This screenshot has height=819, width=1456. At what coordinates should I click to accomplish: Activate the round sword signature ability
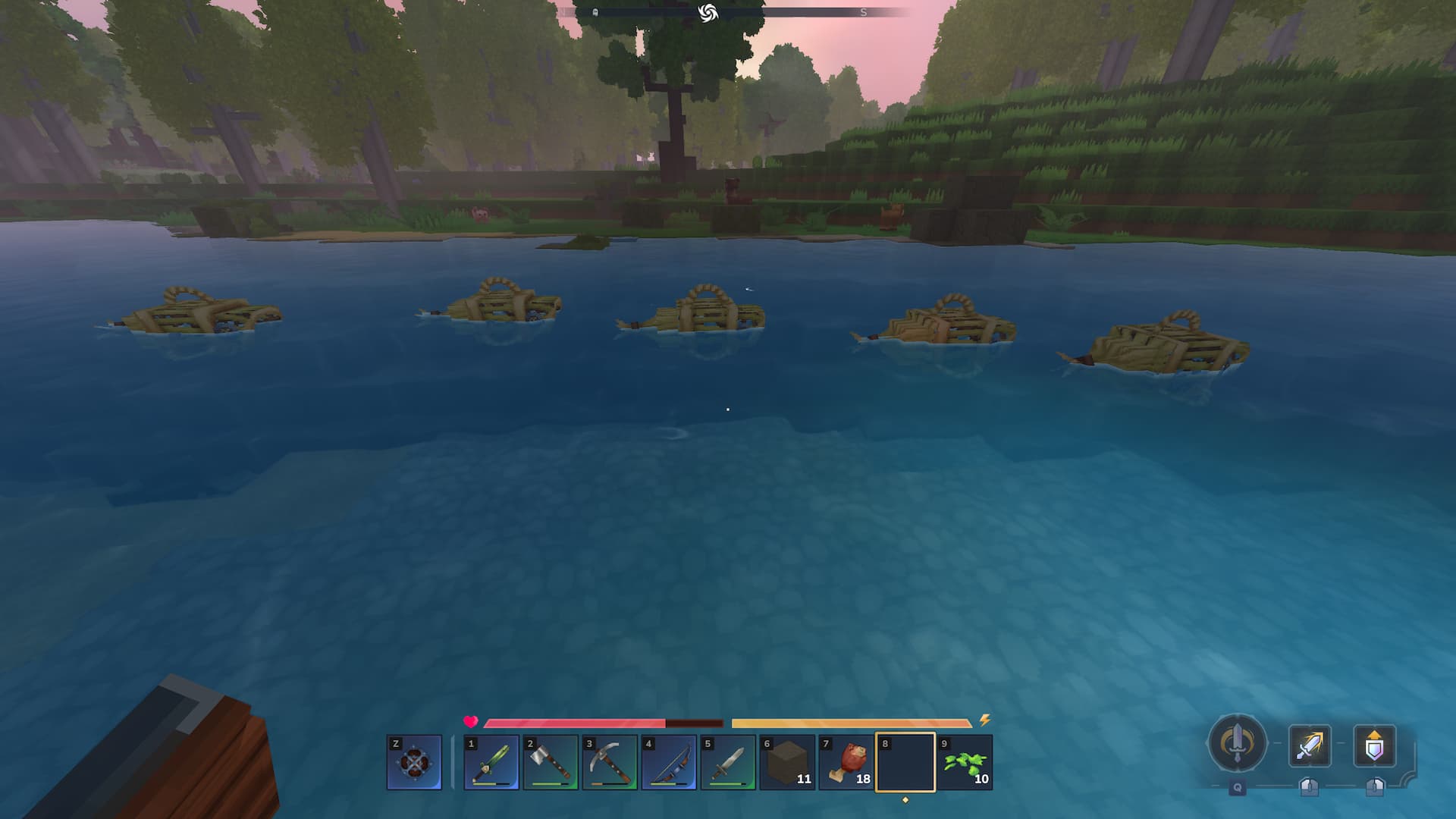coord(1237,744)
